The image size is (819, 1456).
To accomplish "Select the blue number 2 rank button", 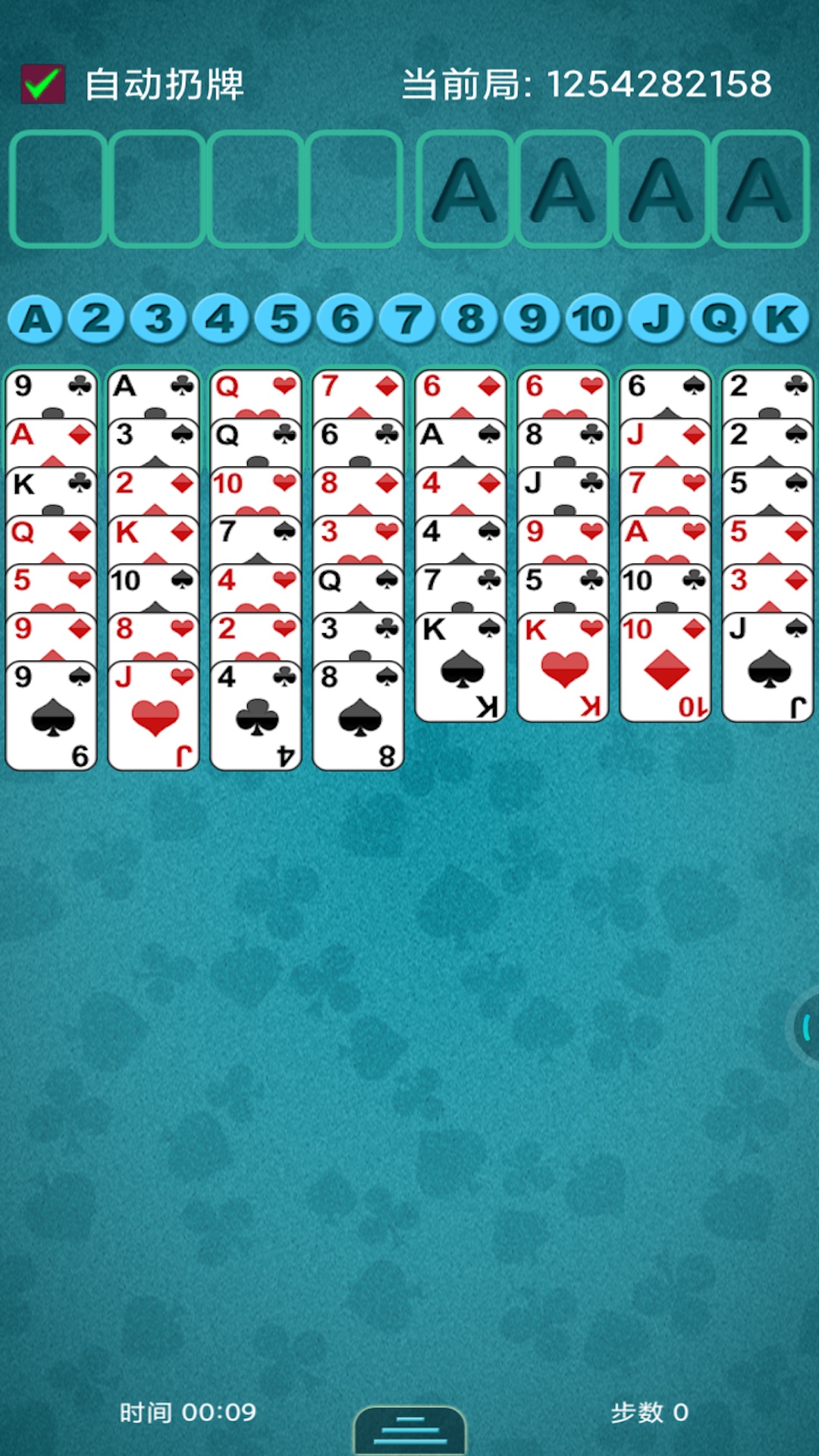I will (x=96, y=318).
